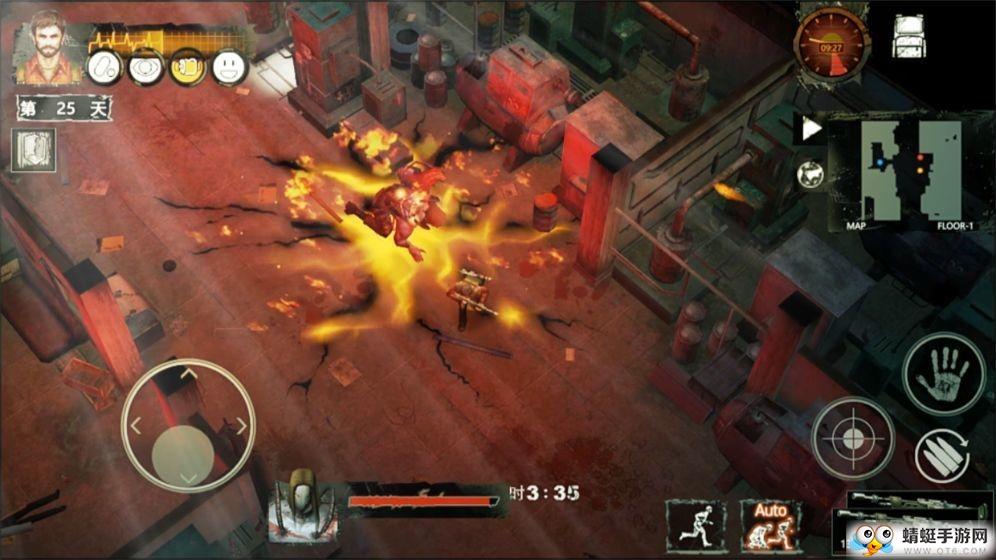Tap the virtual movement joystick

188,427
